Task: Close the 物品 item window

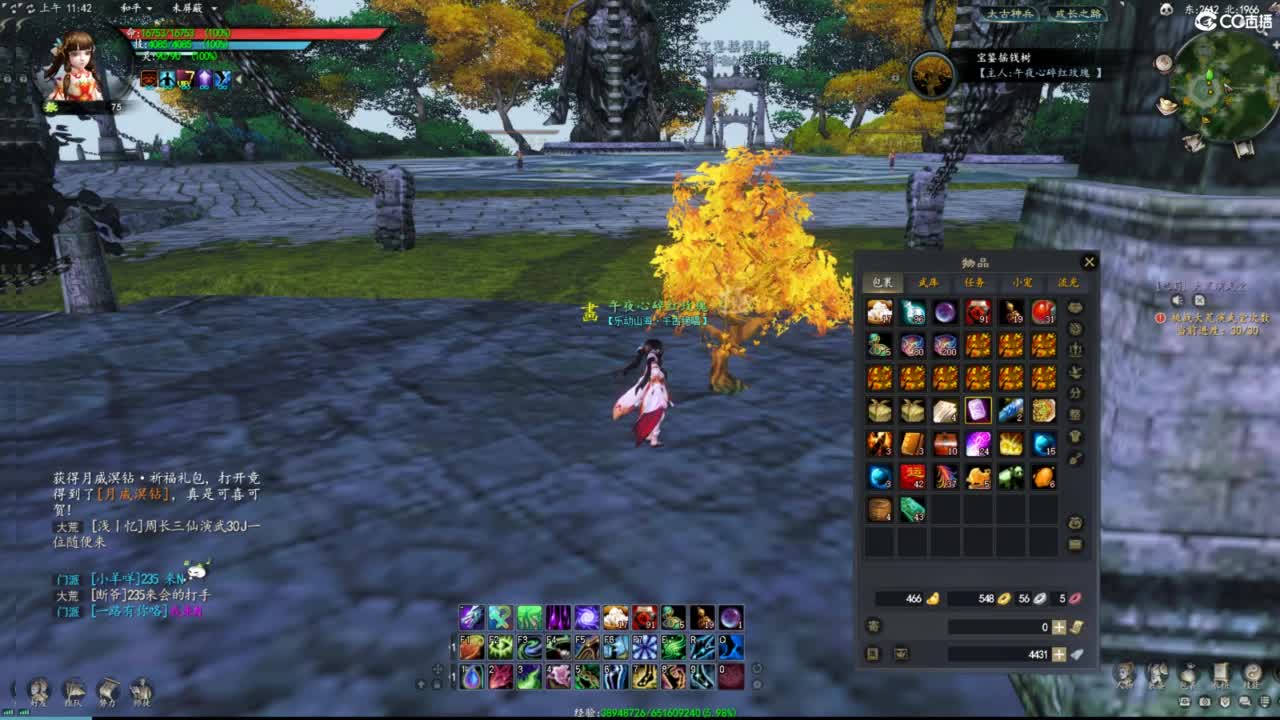Action: pos(1089,261)
